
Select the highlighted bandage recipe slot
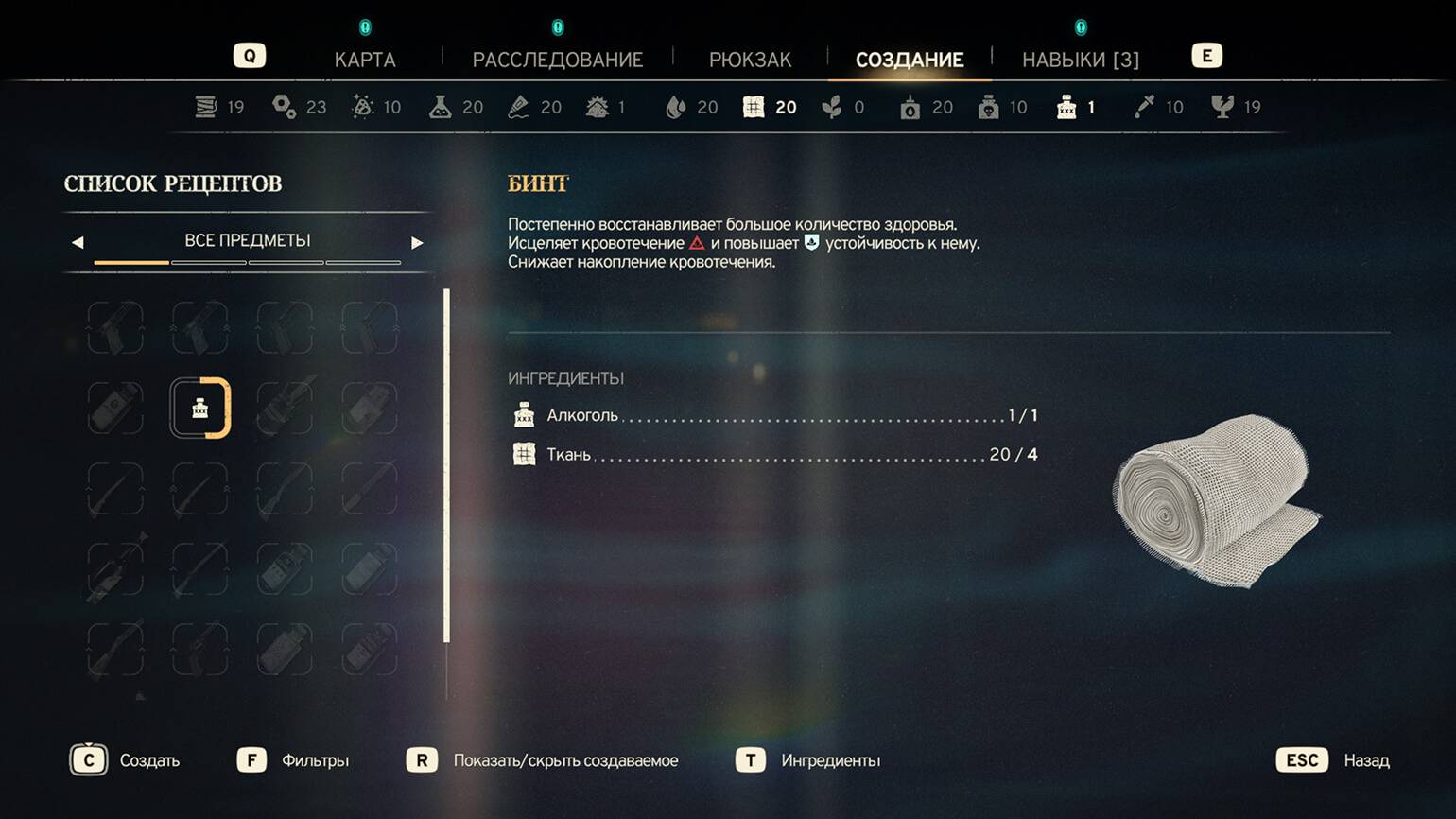pyautogui.click(x=200, y=409)
